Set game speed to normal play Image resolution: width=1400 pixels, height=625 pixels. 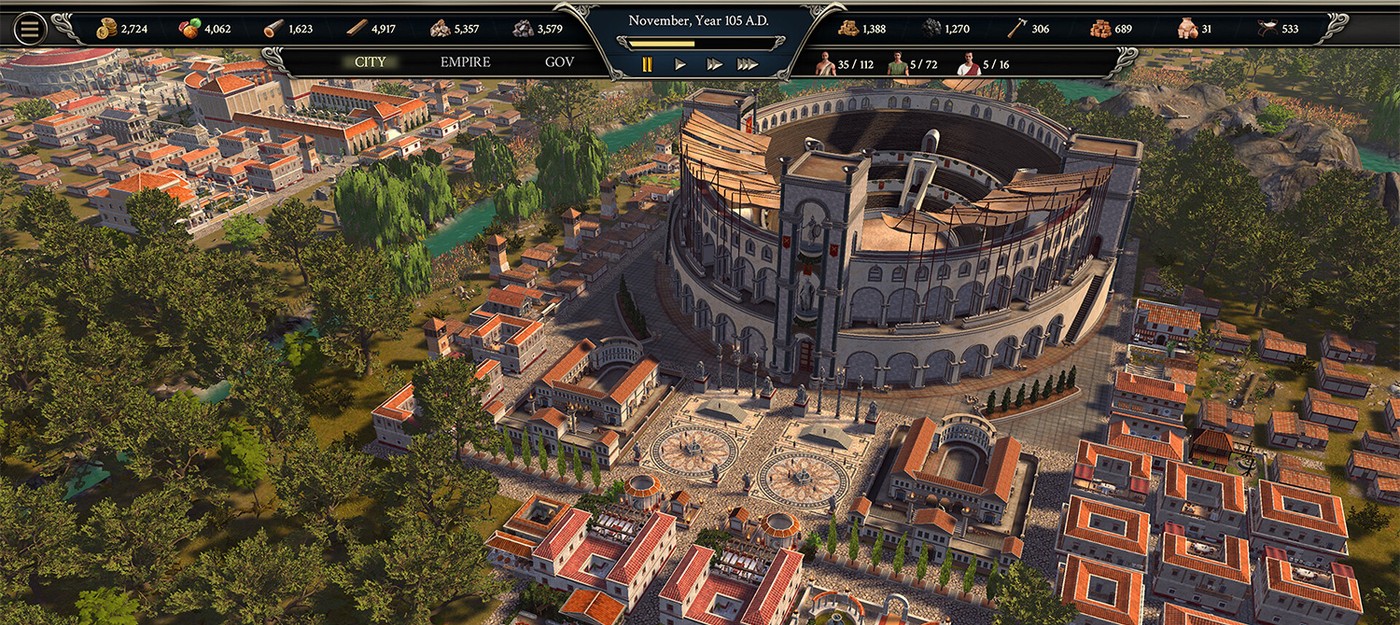pyautogui.click(x=680, y=64)
